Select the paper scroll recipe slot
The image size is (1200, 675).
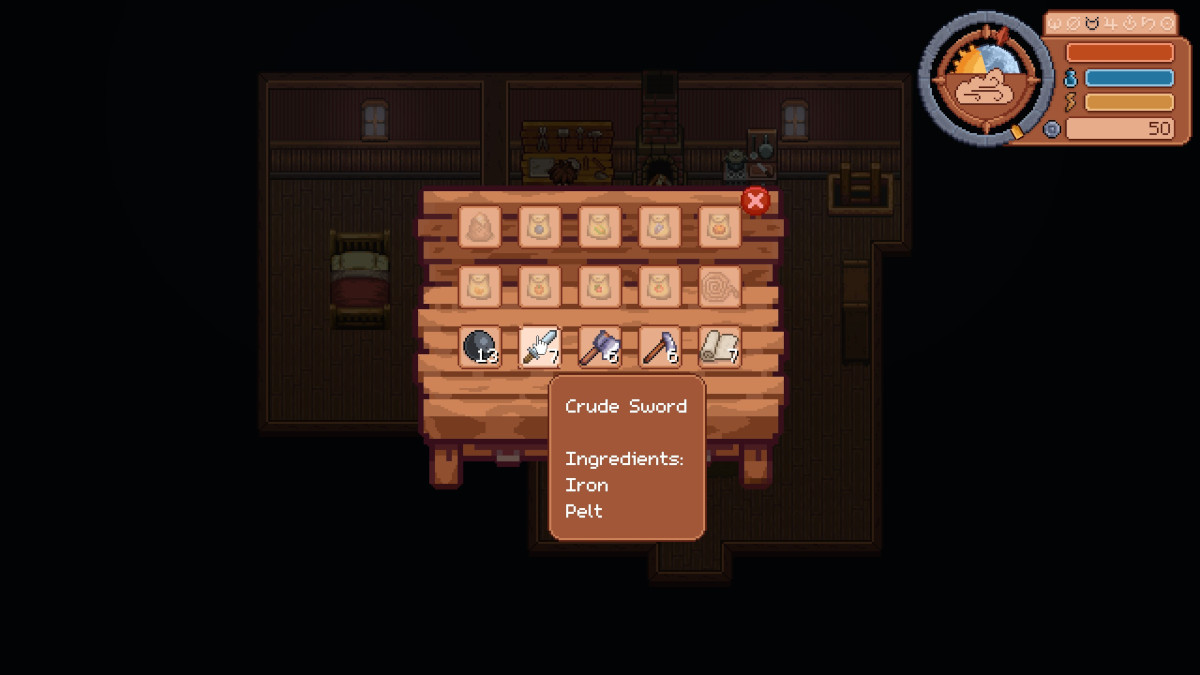pos(719,347)
